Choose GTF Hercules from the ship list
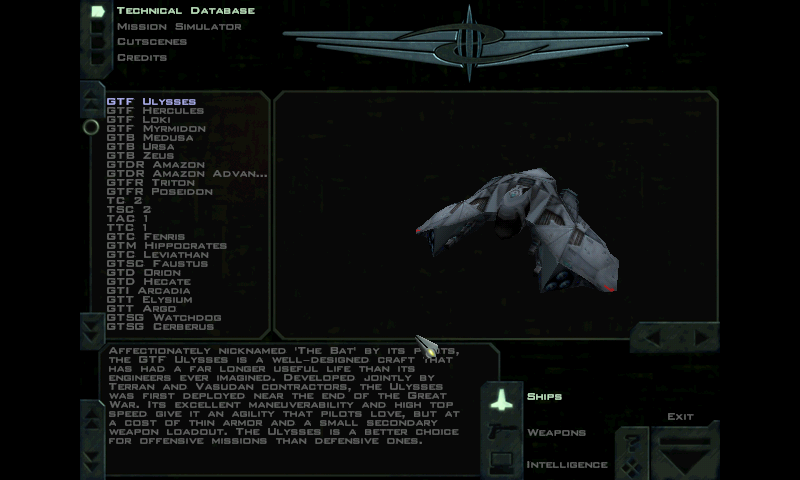This screenshot has height=480, width=800. tap(155, 111)
